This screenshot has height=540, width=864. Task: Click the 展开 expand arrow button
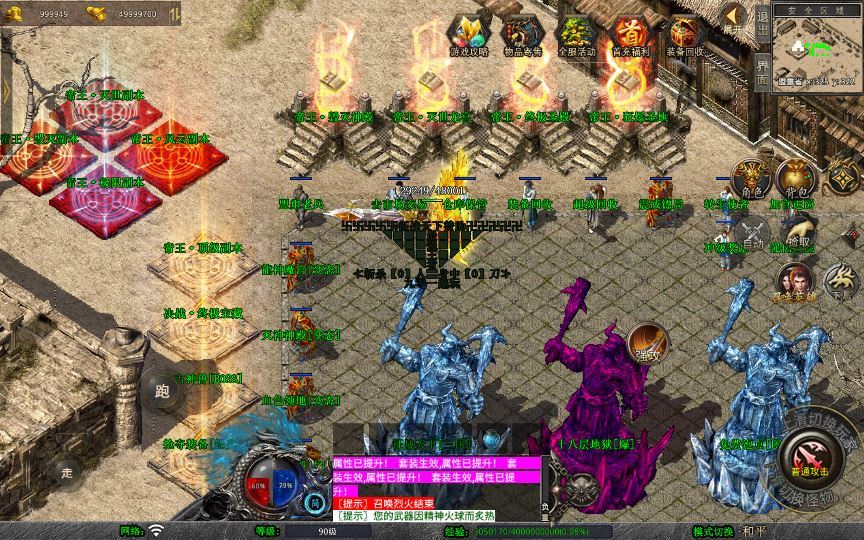[733, 20]
